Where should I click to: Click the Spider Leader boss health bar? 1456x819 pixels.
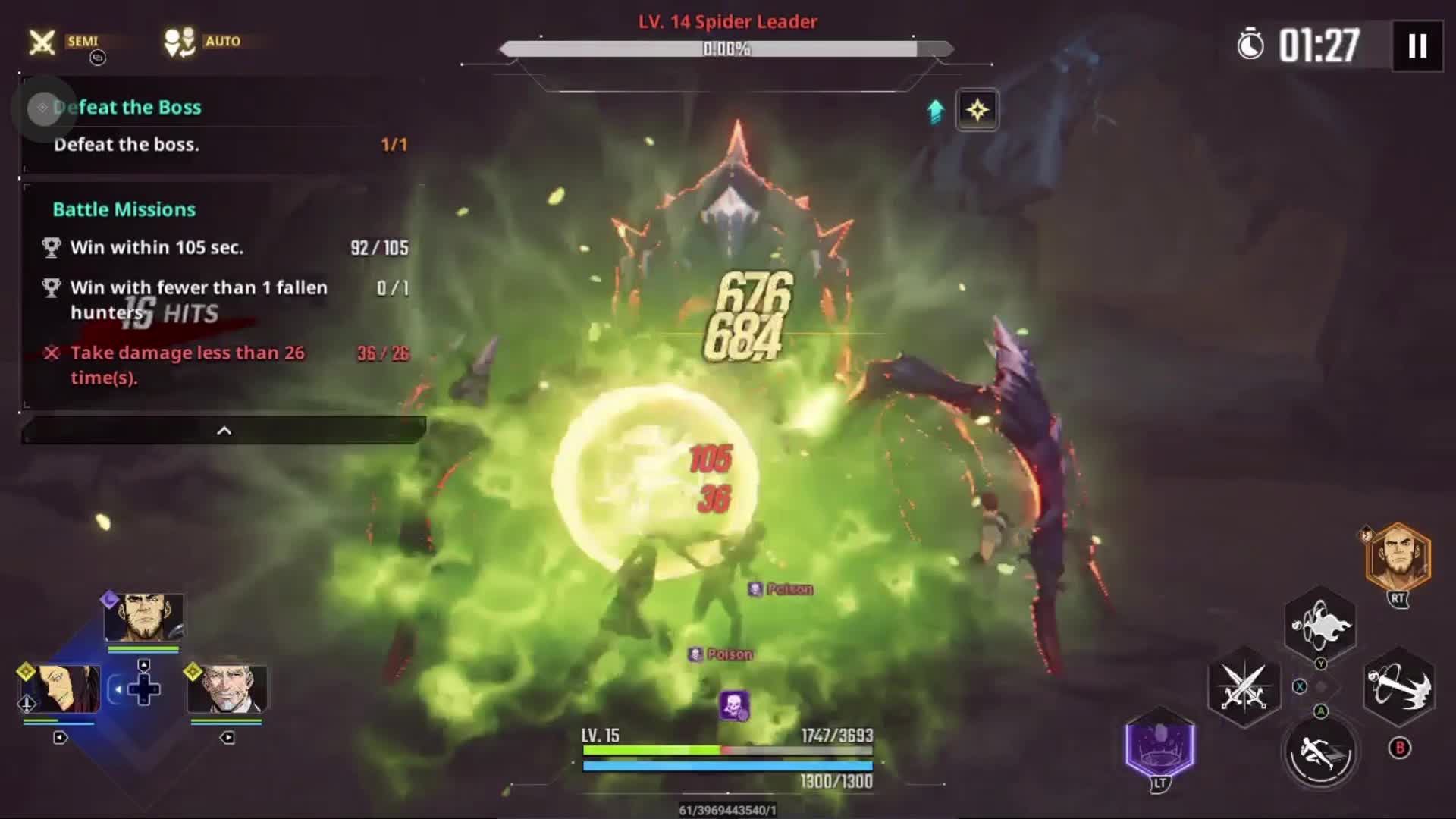pos(726,48)
